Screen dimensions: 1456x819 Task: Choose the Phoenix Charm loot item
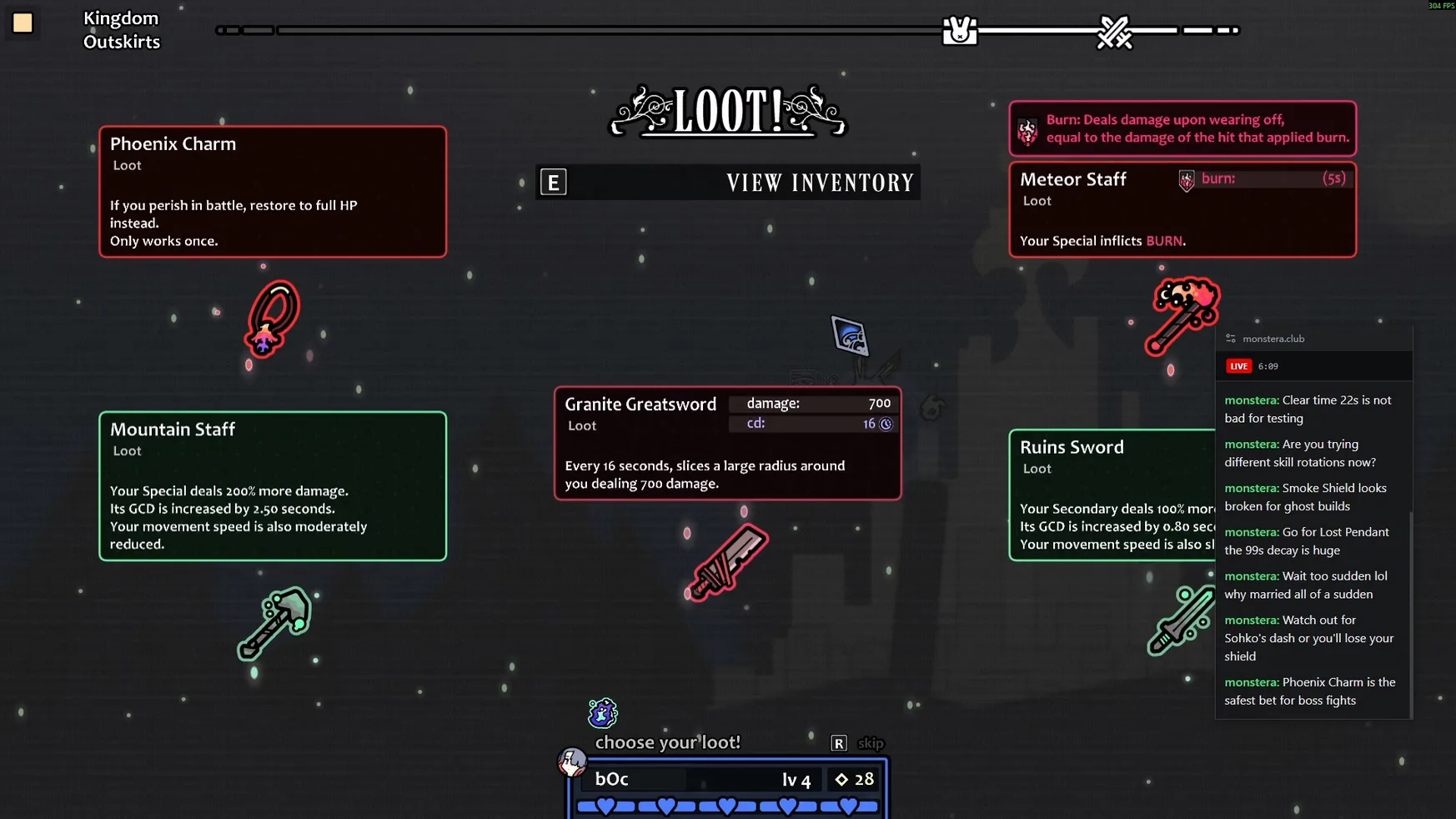click(272, 319)
